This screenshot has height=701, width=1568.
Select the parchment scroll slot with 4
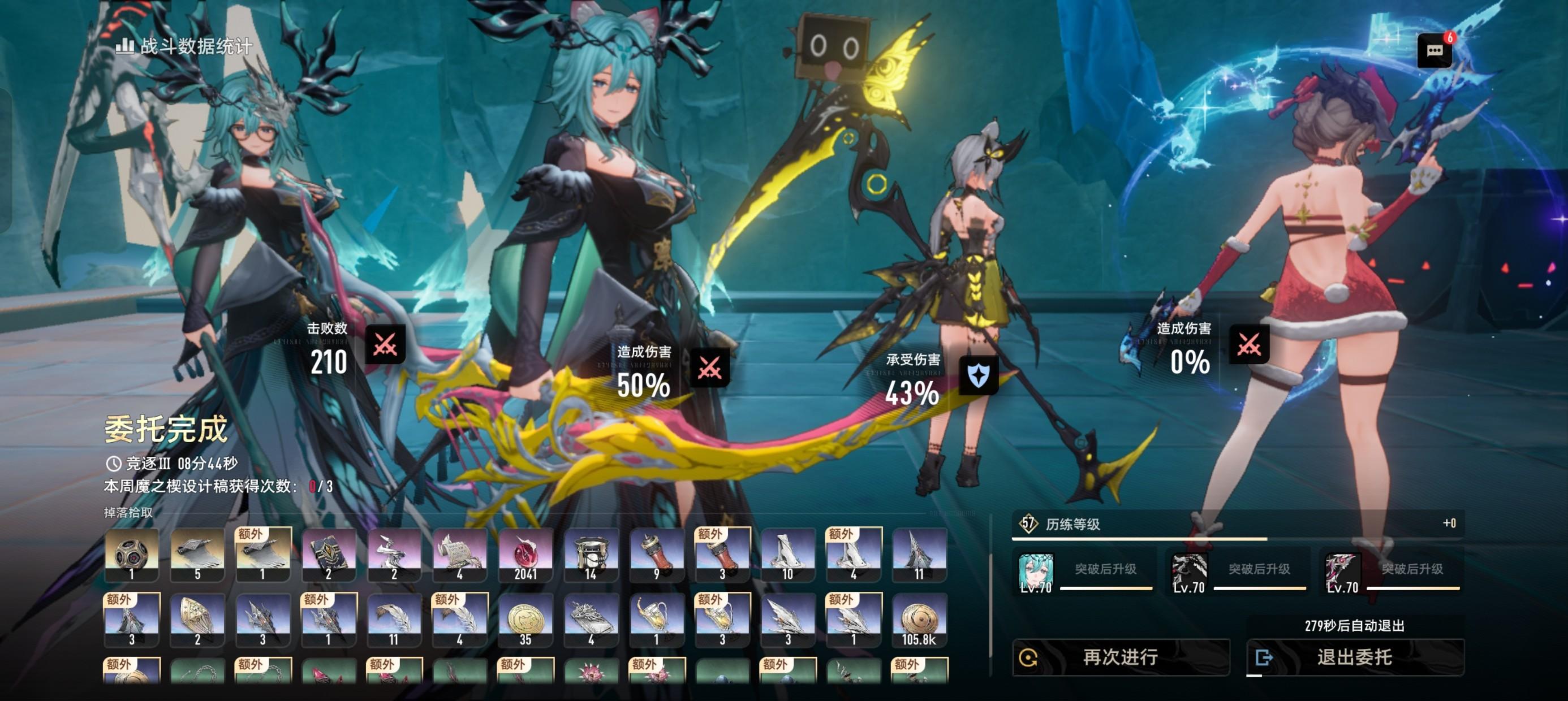(x=459, y=555)
